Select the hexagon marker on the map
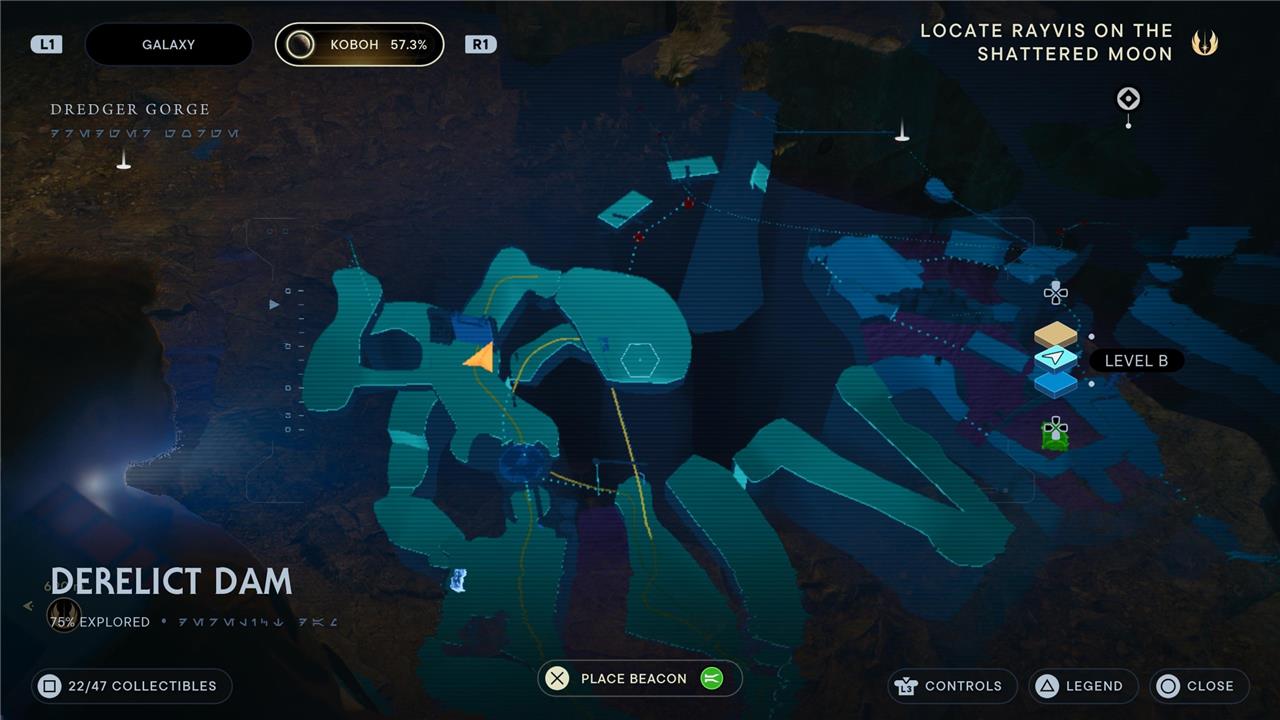1280x720 pixels. 639,359
